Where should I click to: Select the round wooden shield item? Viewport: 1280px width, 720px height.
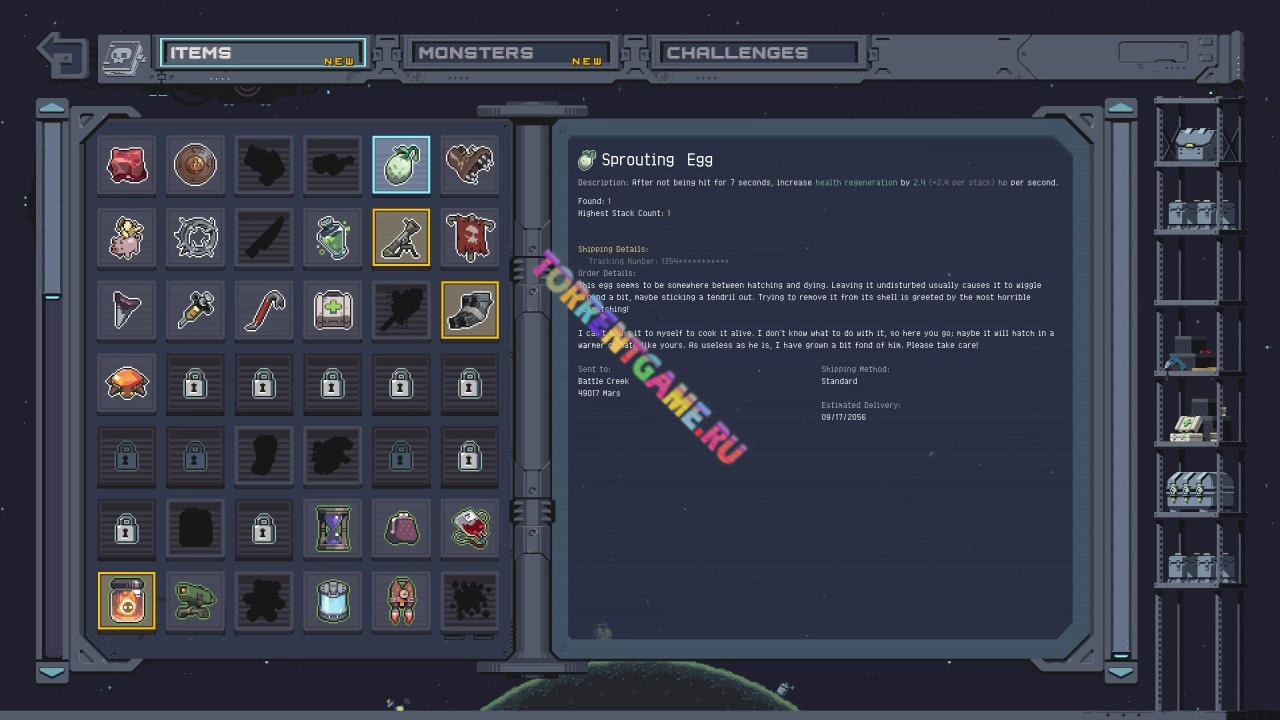point(195,164)
